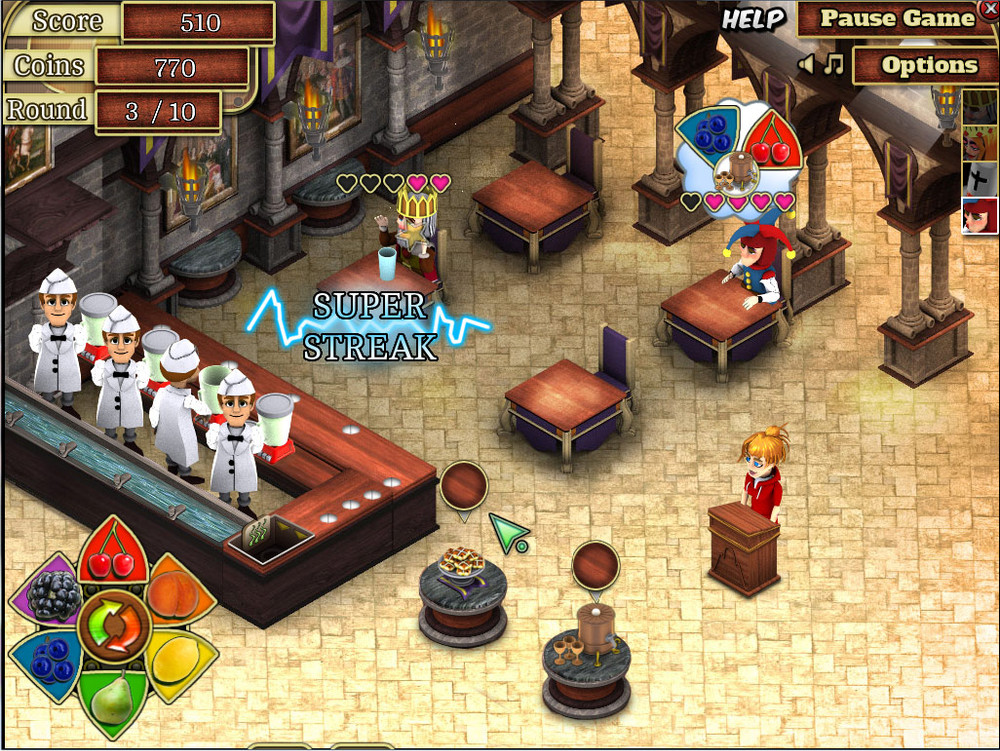Pause the game

pos(896,19)
